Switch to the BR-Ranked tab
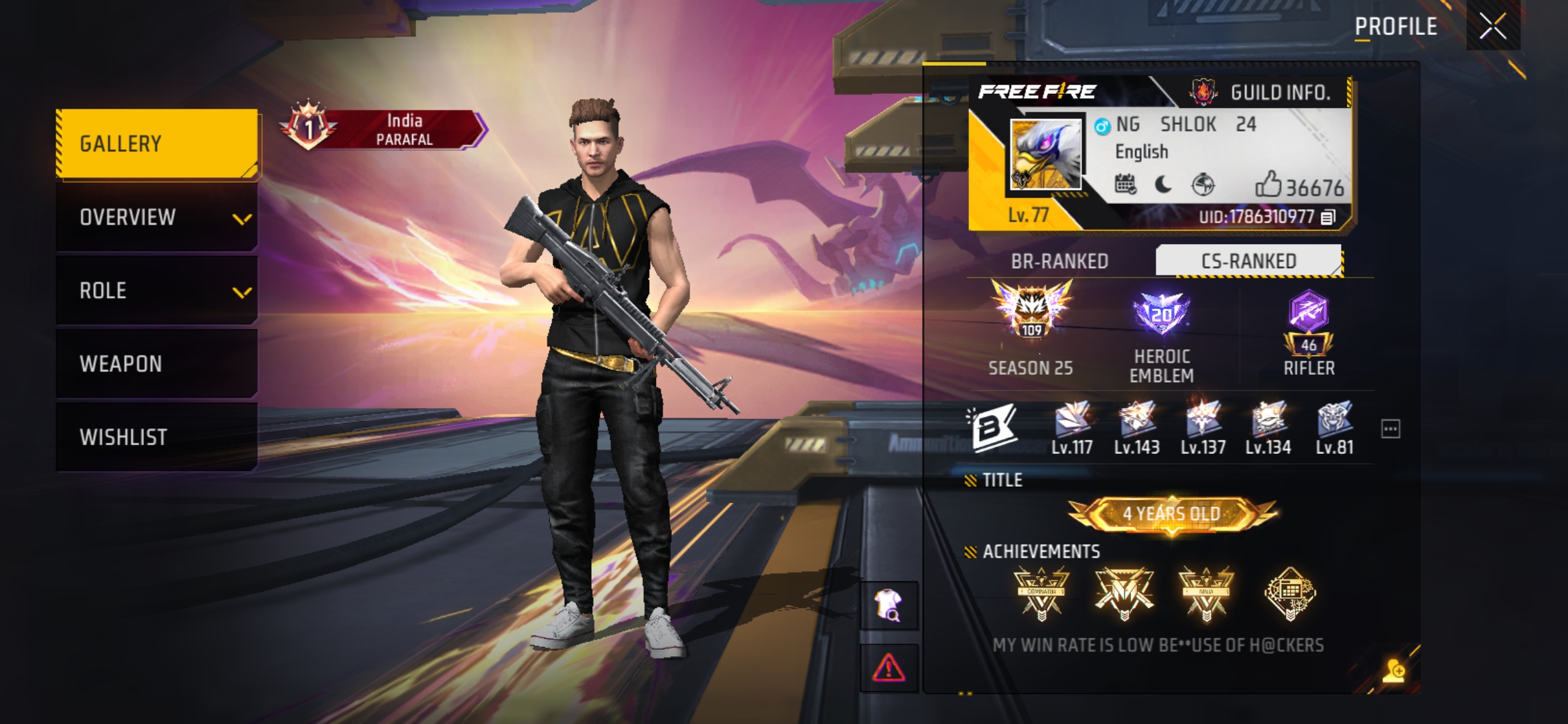Viewport: 1568px width, 724px height. pos(1059,261)
